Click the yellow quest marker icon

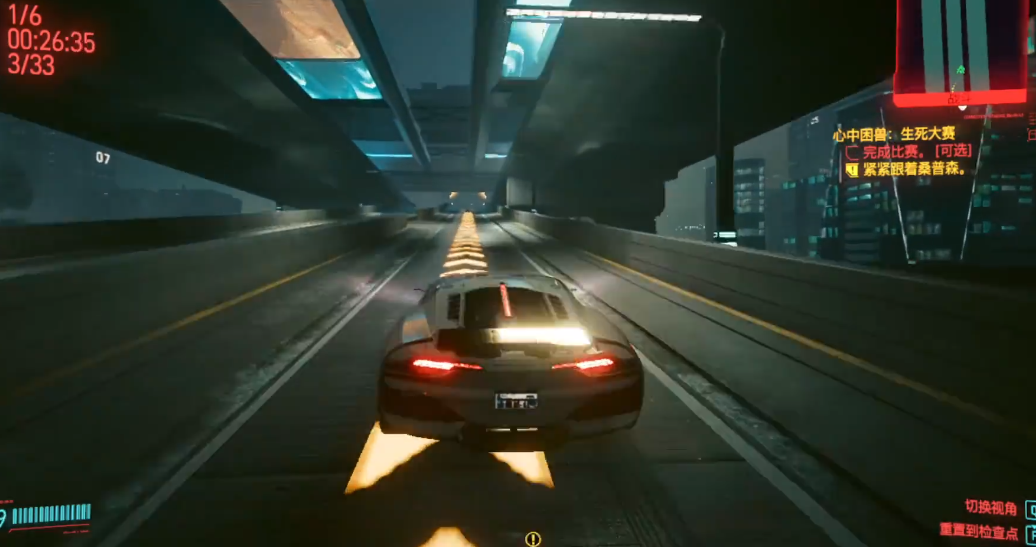point(533,539)
